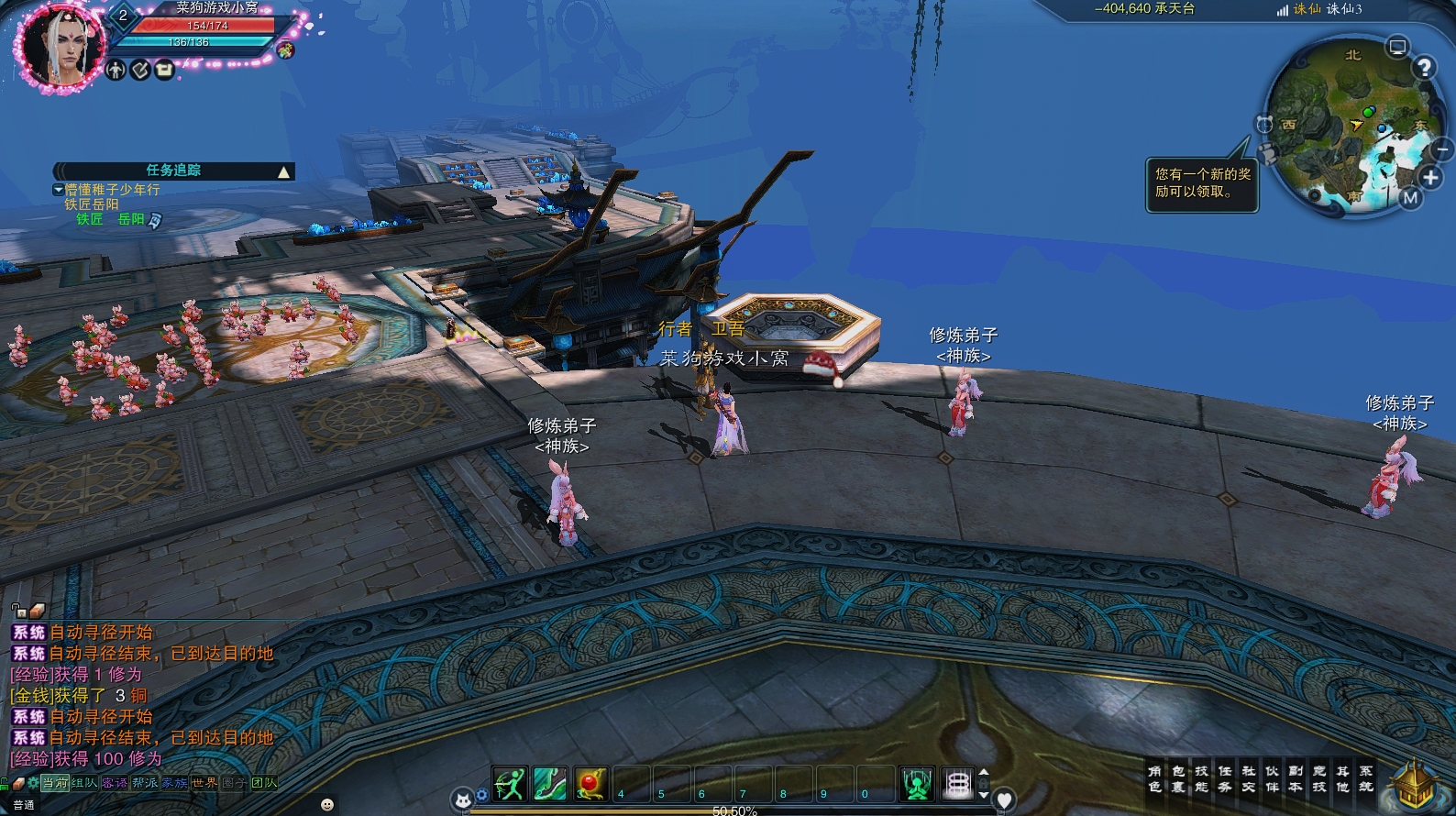Zoom out the minimap with minus button
The height and width of the screenshot is (816, 1456).
click(x=1442, y=149)
